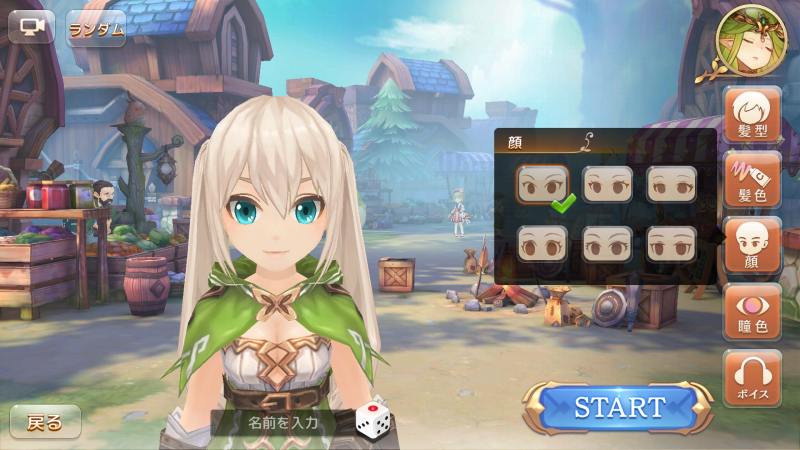Randomize appearance with the ランダム button
The width and height of the screenshot is (800, 450).
coord(97,28)
